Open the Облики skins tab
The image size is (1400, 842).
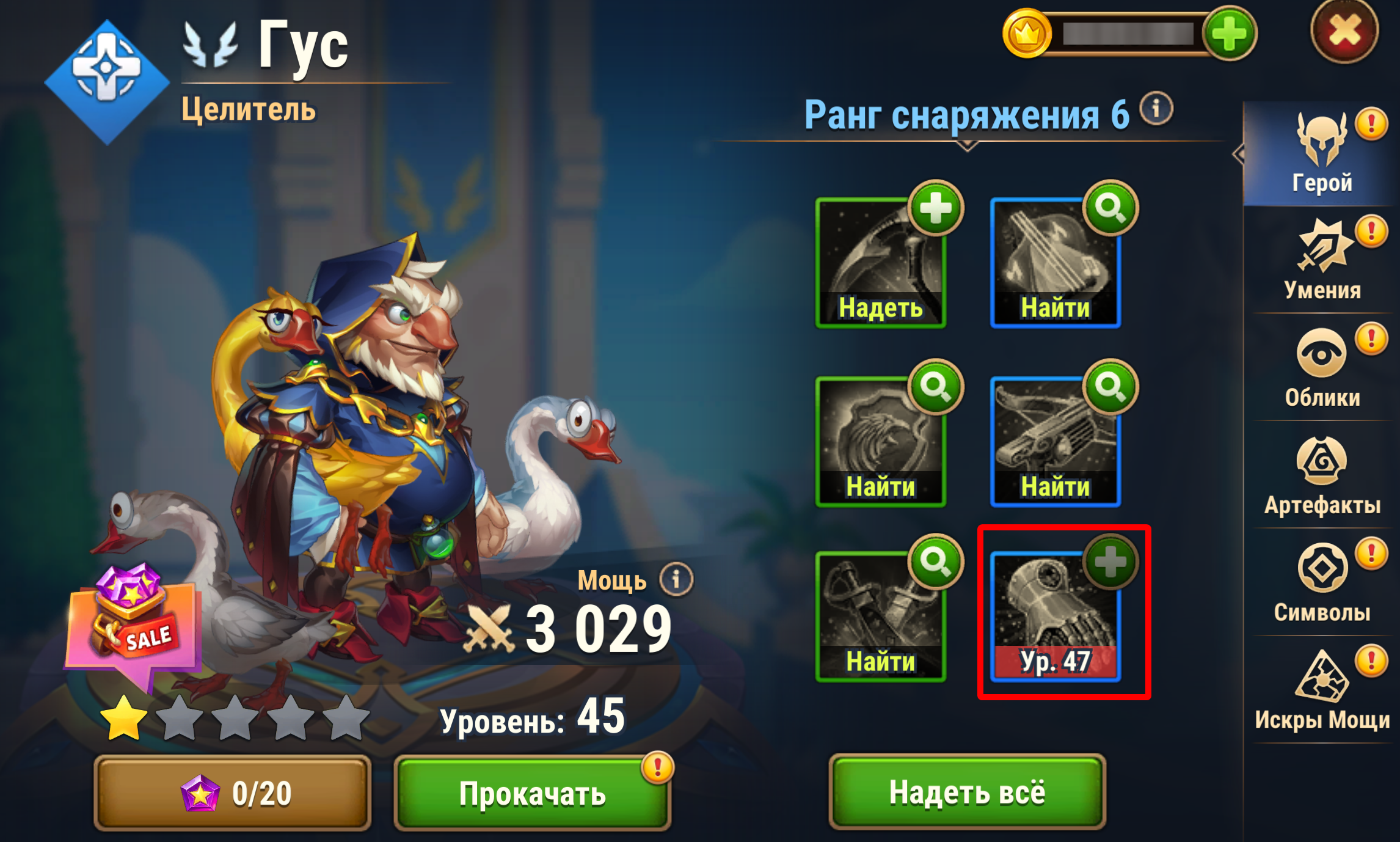coord(1322,368)
